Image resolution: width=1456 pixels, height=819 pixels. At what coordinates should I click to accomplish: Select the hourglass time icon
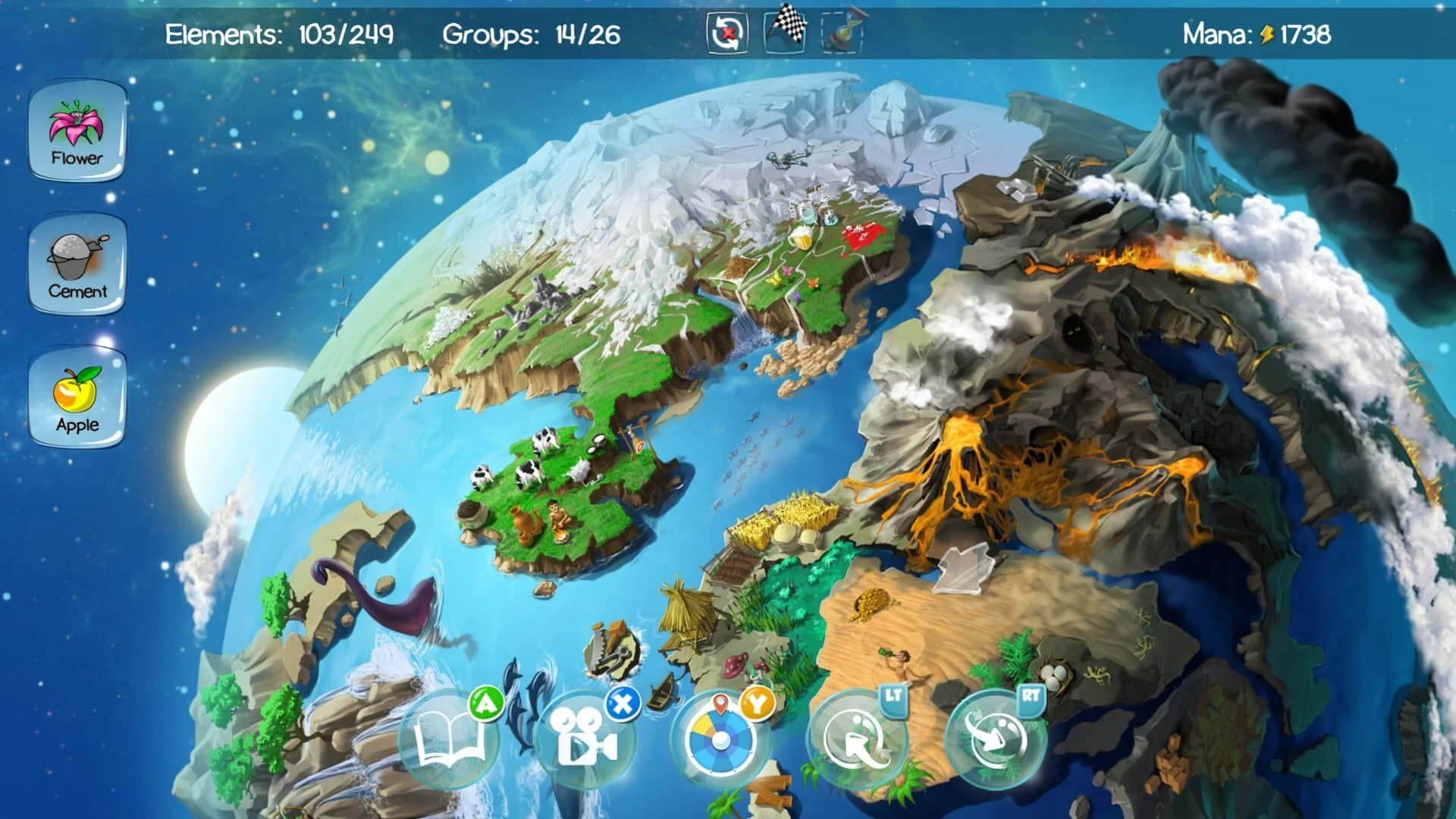pos(842,32)
